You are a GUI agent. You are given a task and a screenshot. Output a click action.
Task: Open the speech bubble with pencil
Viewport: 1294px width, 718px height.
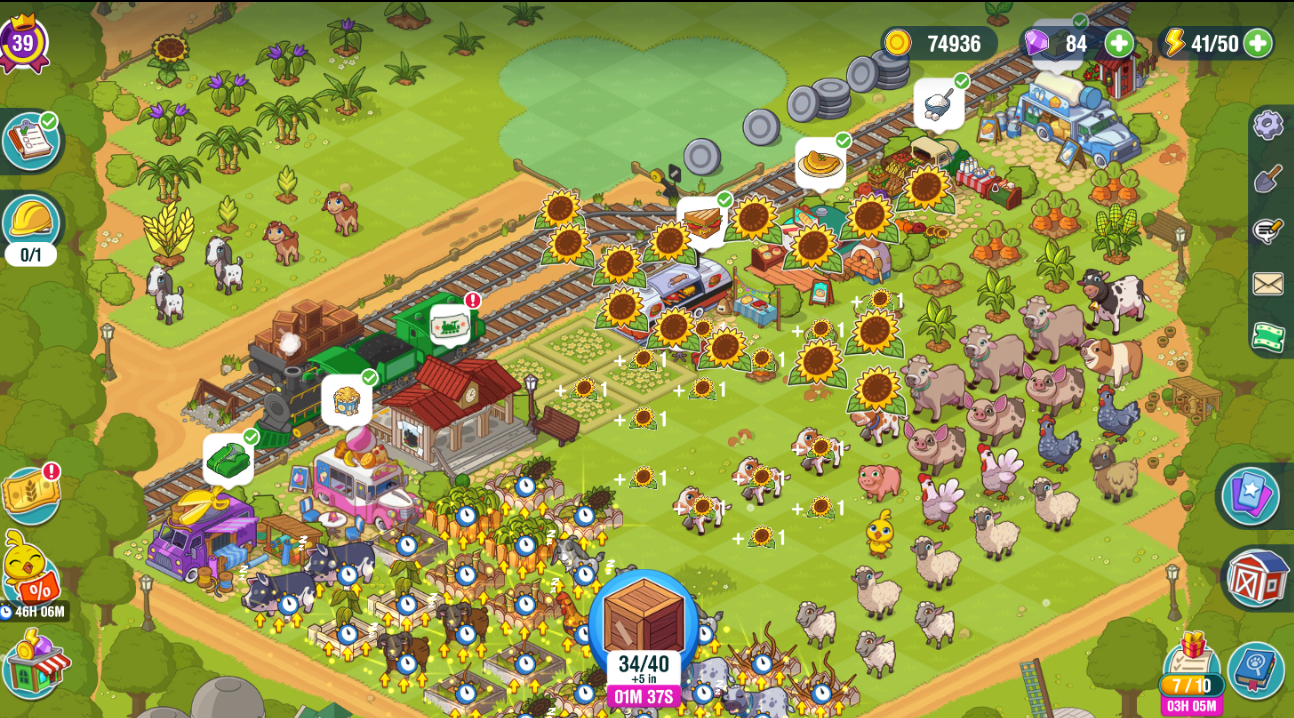1268,231
